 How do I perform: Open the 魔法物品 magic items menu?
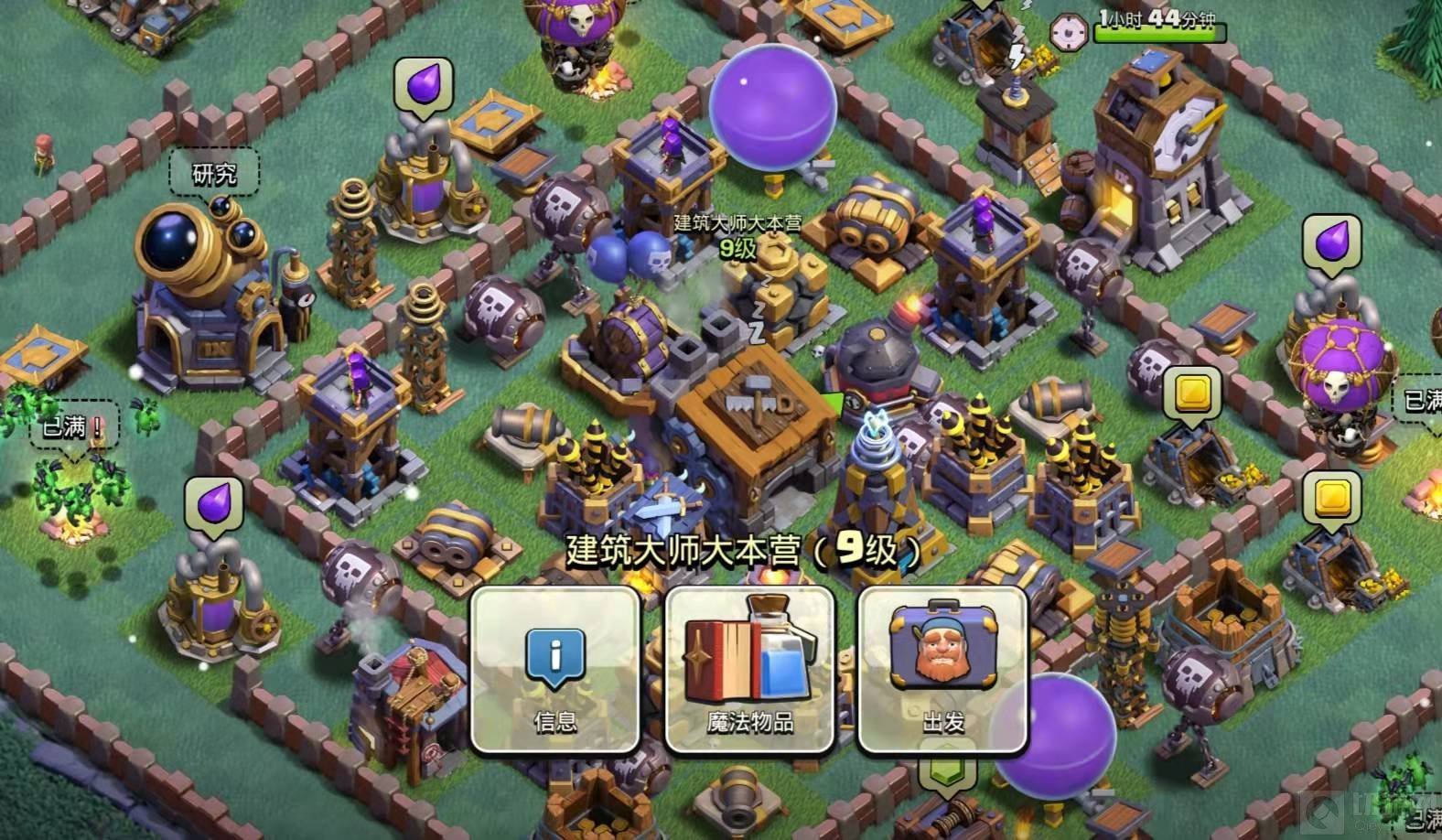pos(749,669)
